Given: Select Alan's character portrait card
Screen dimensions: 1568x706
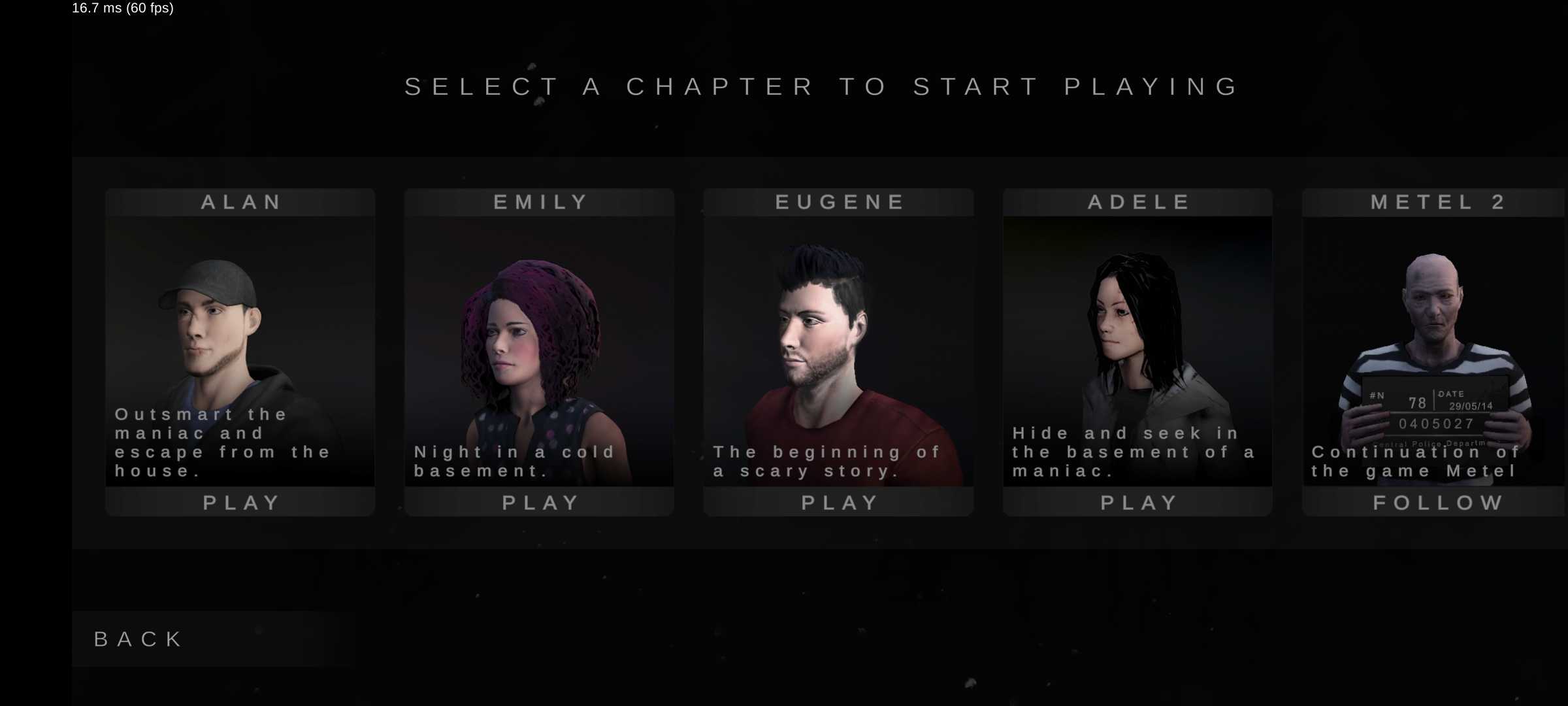Looking at the screenshot, I should point(240,340).
